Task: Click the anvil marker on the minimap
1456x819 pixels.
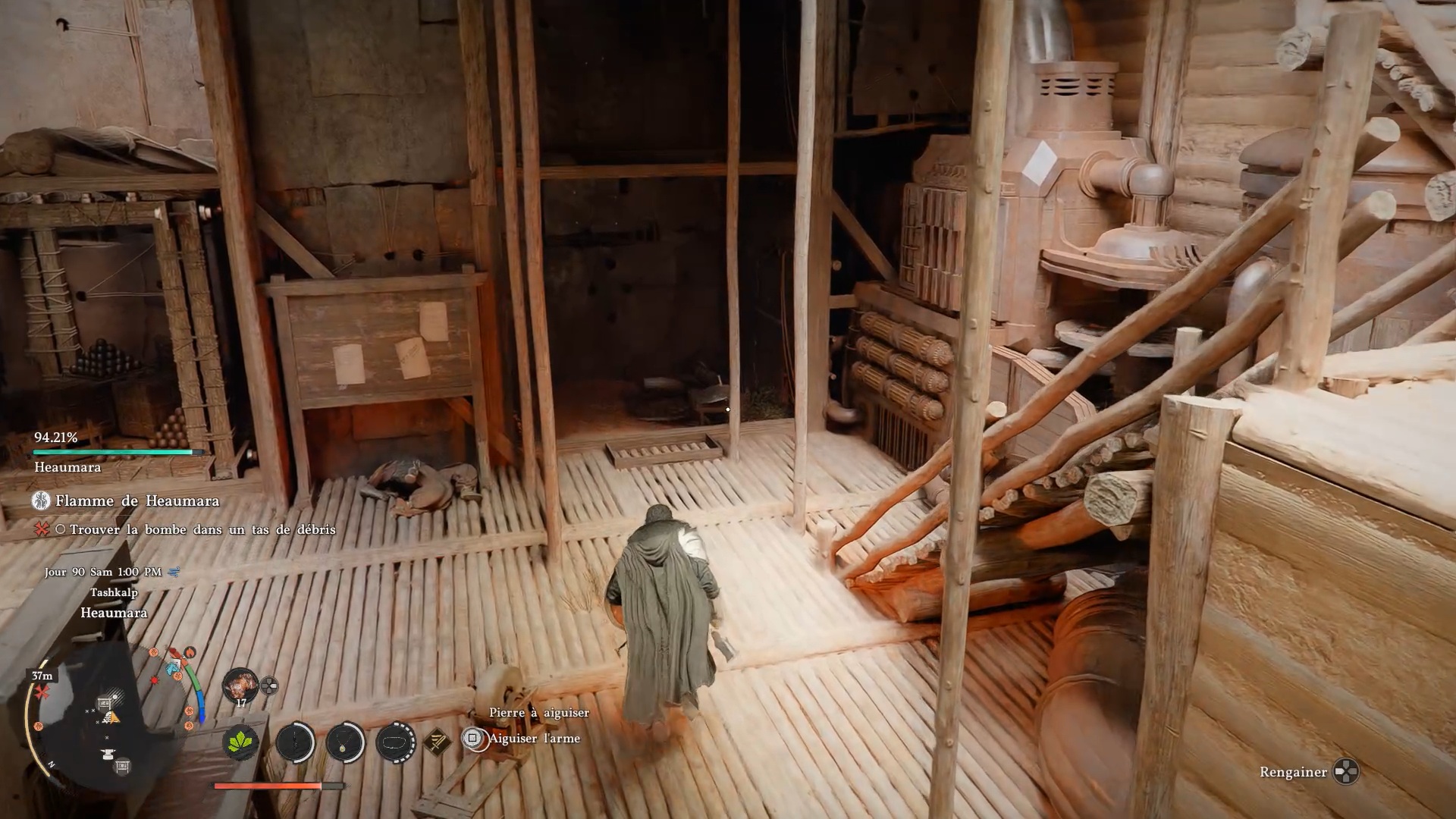Action: tap(107, 754)
